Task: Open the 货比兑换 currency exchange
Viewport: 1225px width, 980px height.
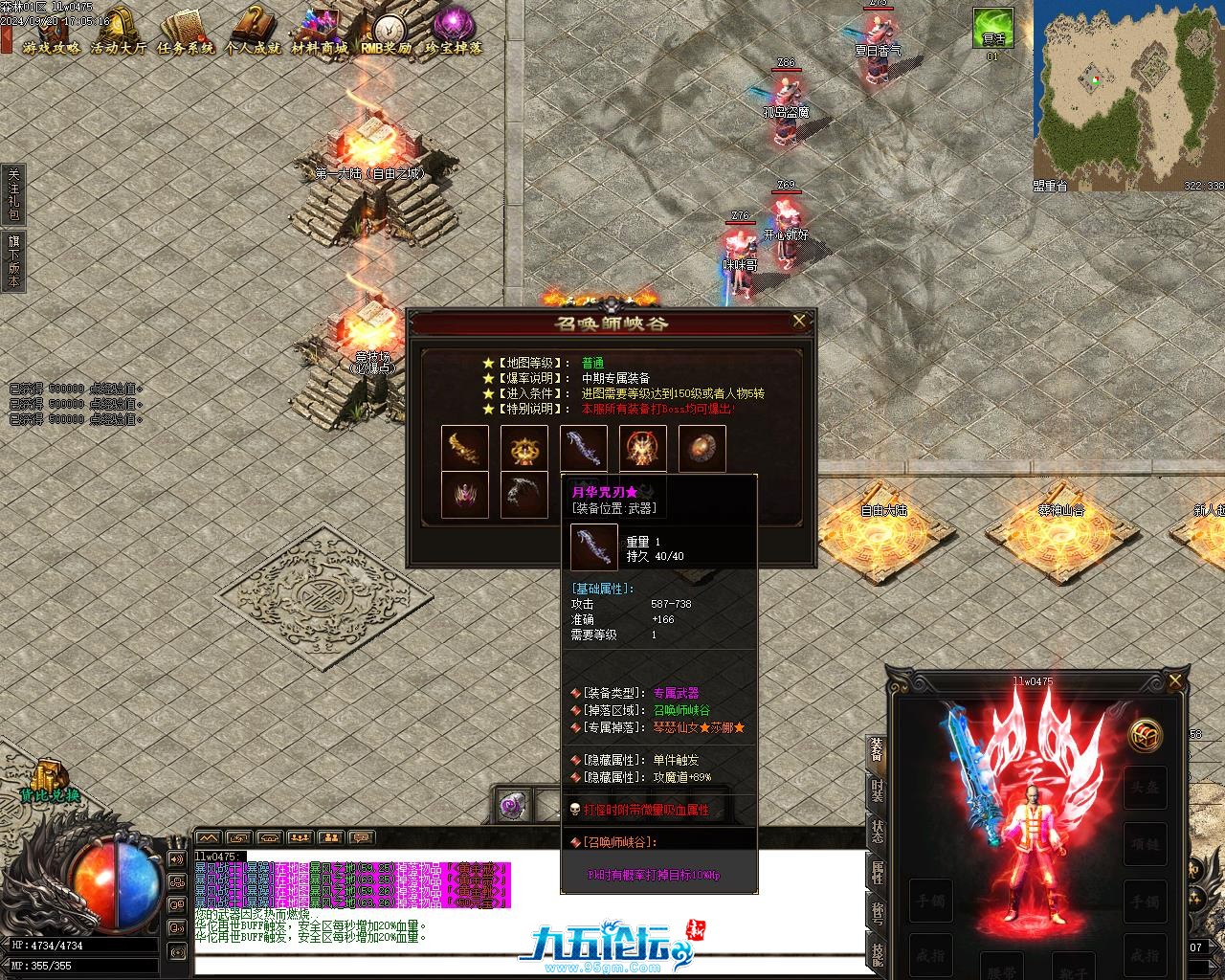Action: (x=48, y=780)
